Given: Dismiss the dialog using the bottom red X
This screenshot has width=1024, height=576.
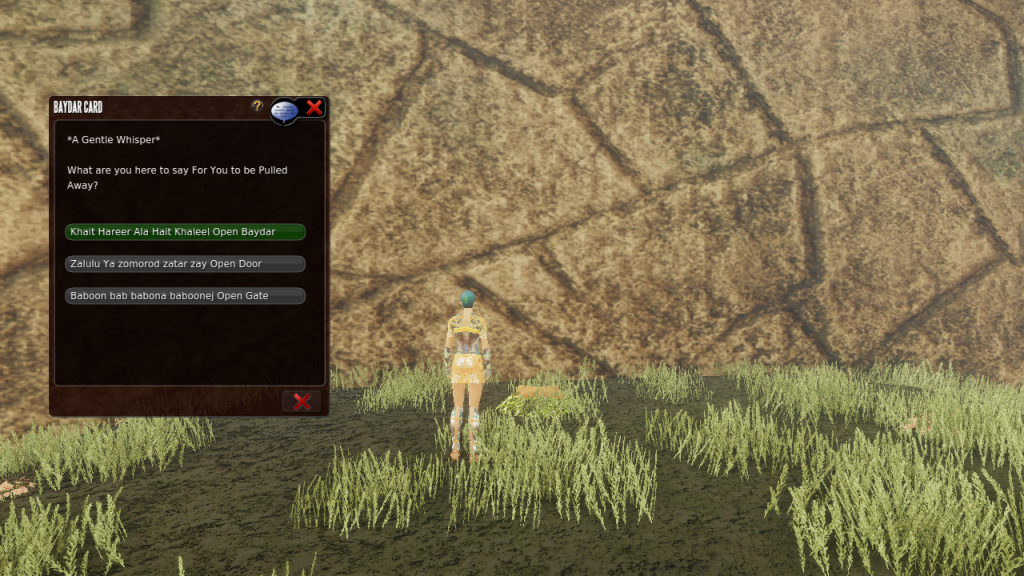Looking at the screenshot, I should pyautogui.click(x=301, y=401).
